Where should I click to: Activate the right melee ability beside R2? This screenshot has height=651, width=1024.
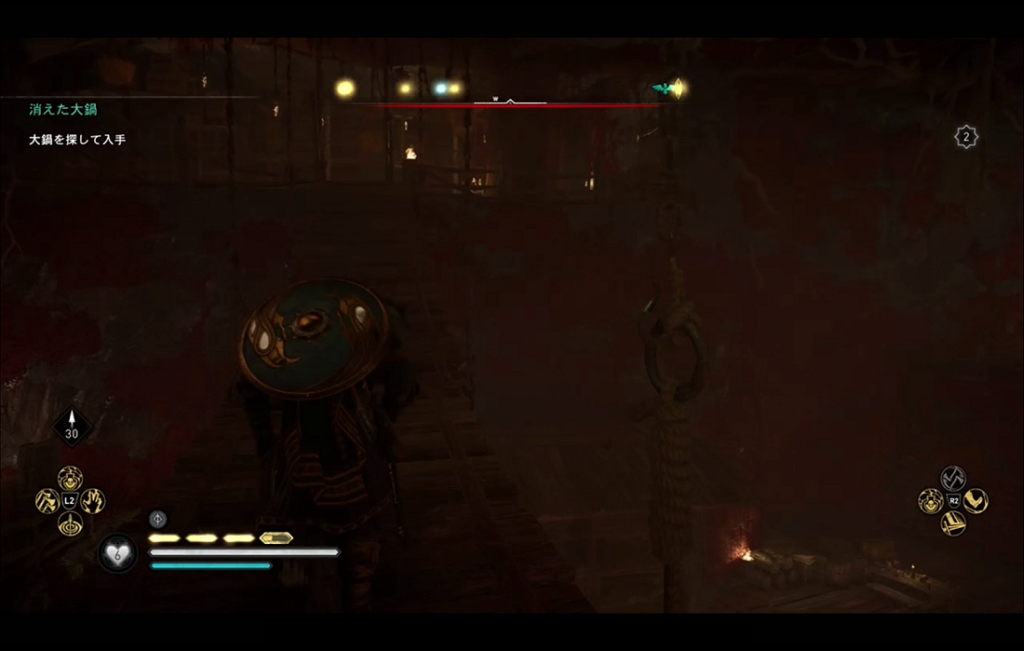[x=976, y=500]
